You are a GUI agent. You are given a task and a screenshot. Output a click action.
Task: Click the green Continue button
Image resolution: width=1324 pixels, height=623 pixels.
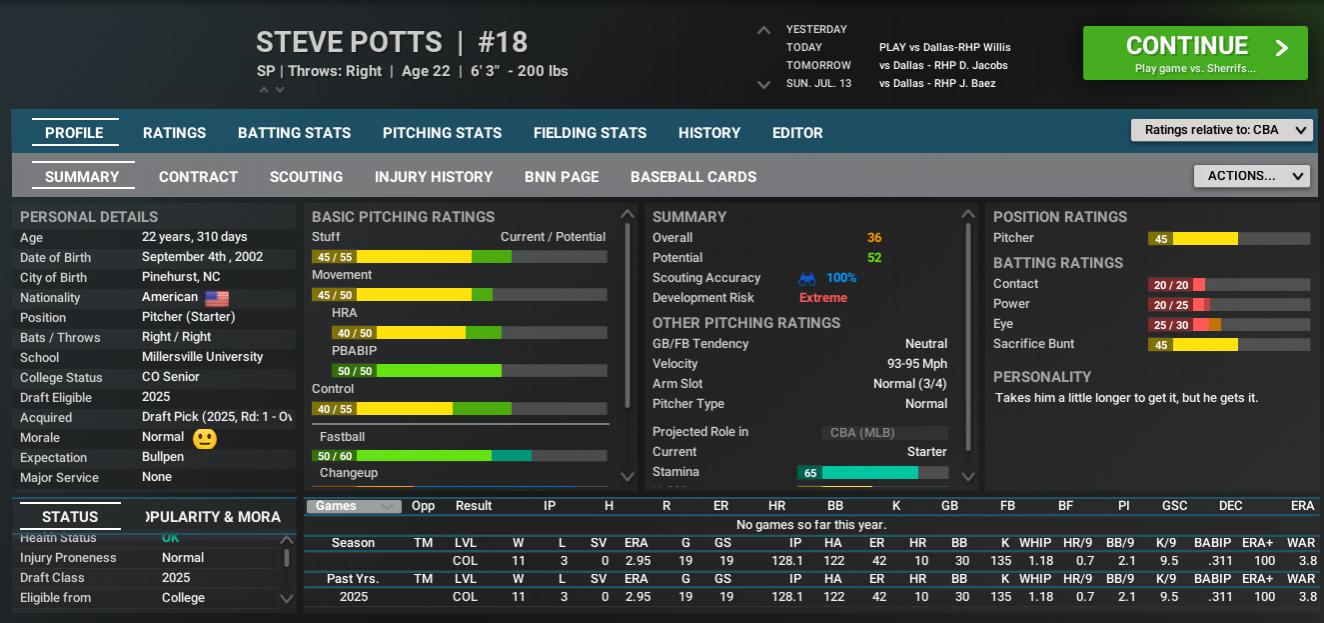[x=1194, y=53]
